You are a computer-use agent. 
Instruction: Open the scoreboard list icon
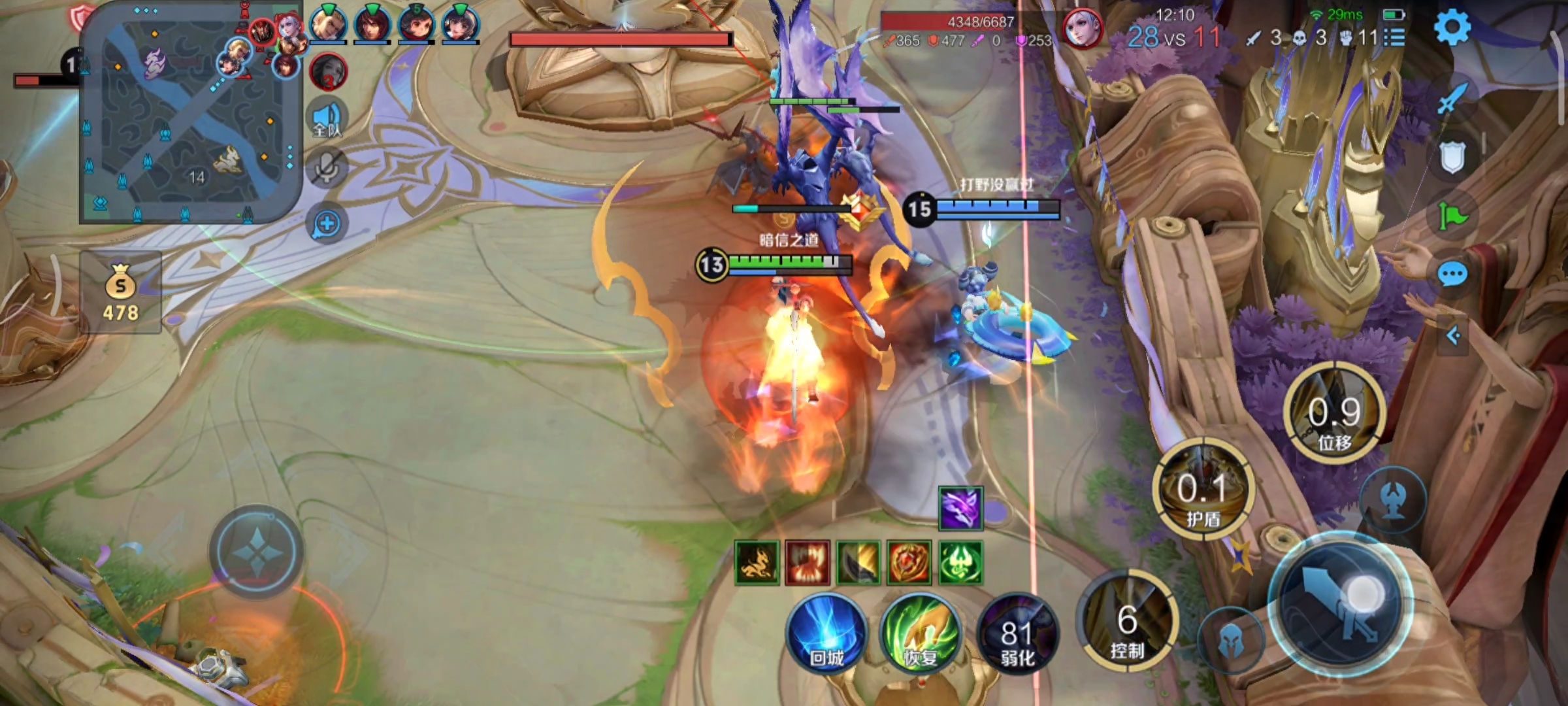[1394, 37]
